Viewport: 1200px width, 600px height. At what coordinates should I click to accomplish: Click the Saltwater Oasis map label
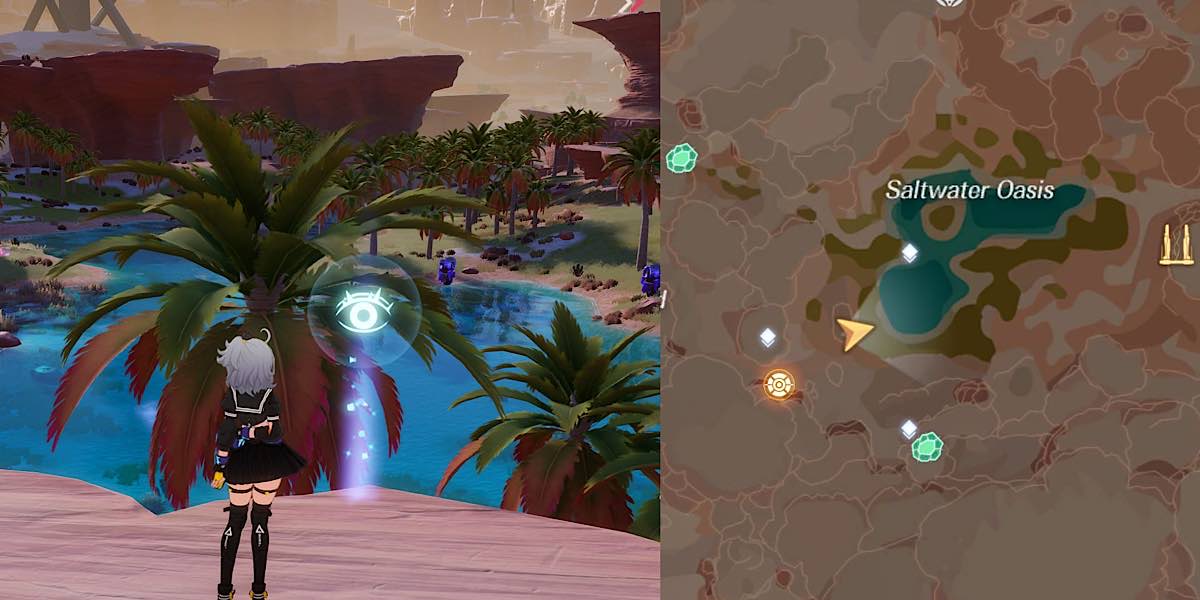969,190
